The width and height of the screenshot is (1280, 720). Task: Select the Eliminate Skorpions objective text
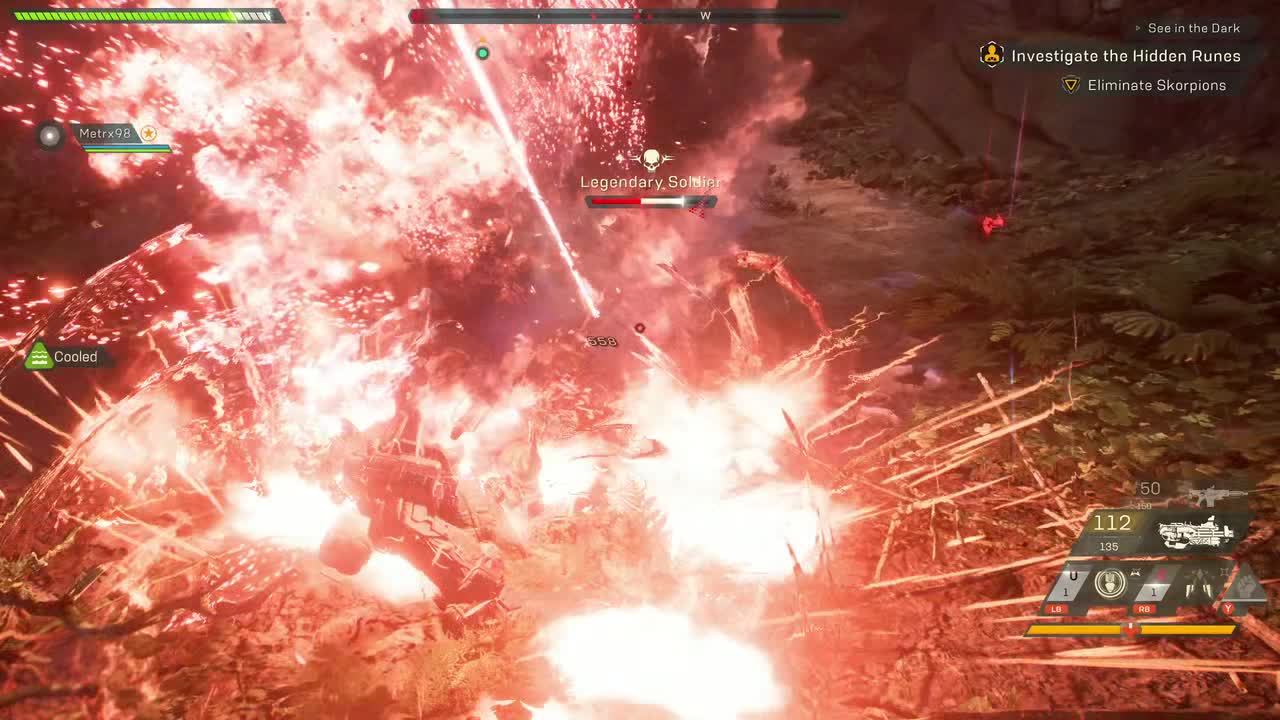pos(1156,85)
